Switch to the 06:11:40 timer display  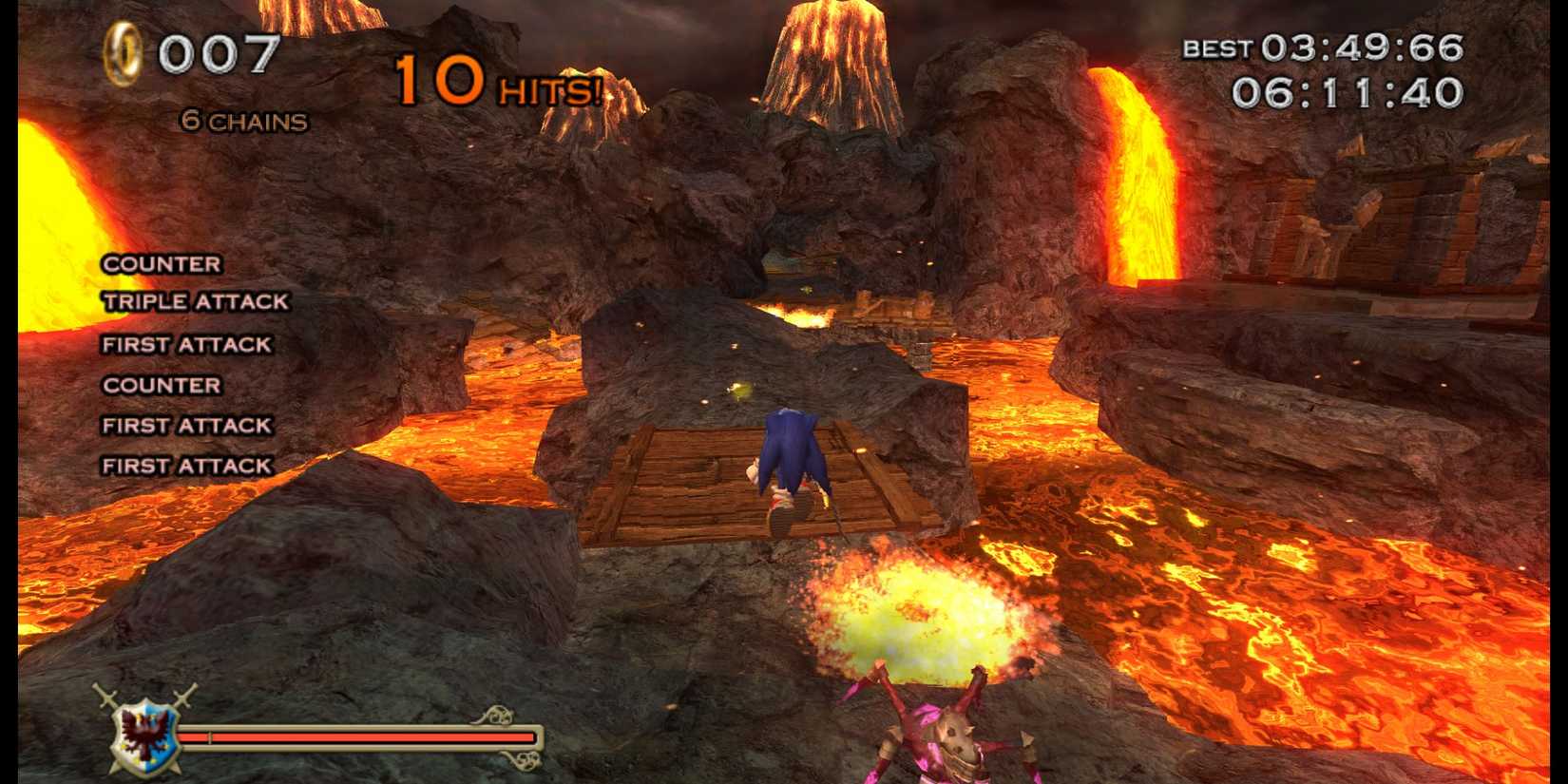[x=1347, y=93]
